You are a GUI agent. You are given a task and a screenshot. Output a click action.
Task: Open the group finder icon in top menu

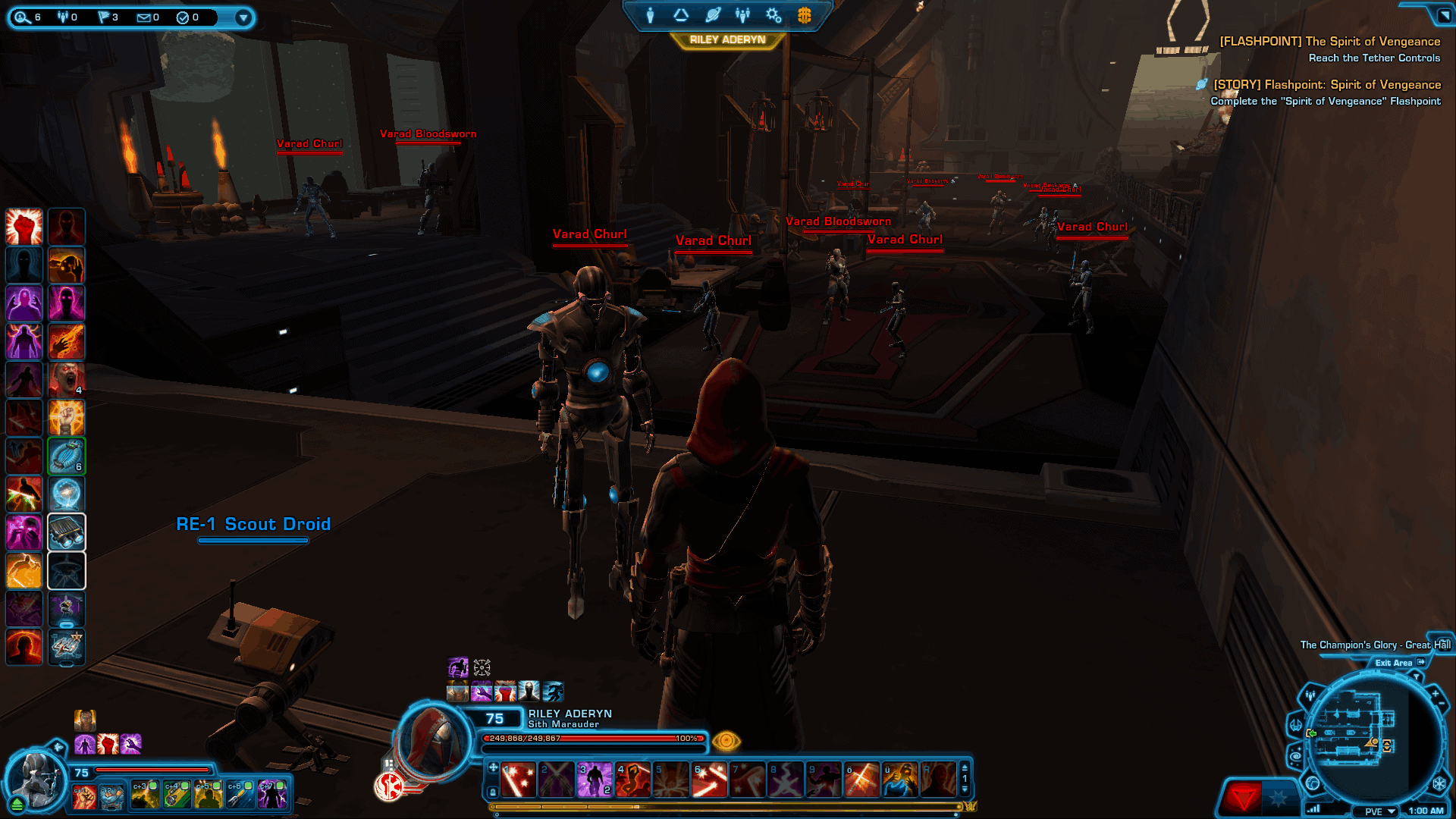click(742, 14)
